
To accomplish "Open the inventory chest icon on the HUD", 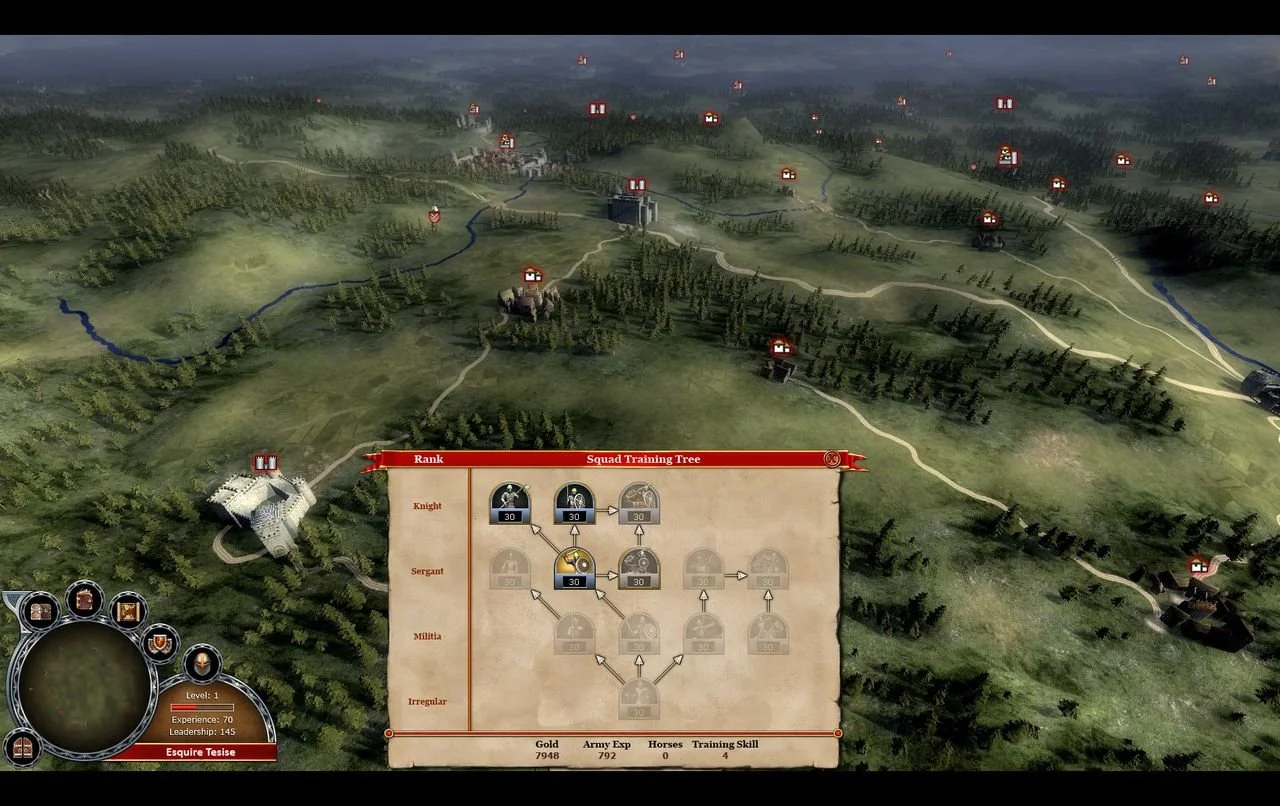I will (41, 612).
